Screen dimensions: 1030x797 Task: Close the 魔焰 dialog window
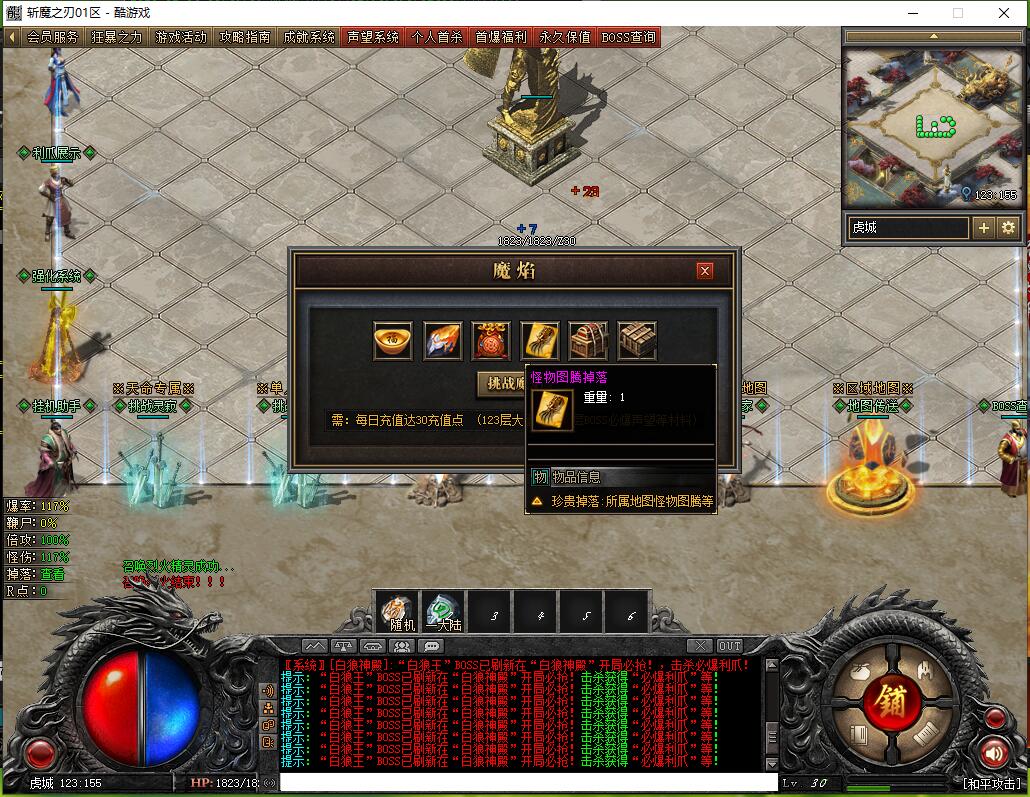[x=705, y=270]
